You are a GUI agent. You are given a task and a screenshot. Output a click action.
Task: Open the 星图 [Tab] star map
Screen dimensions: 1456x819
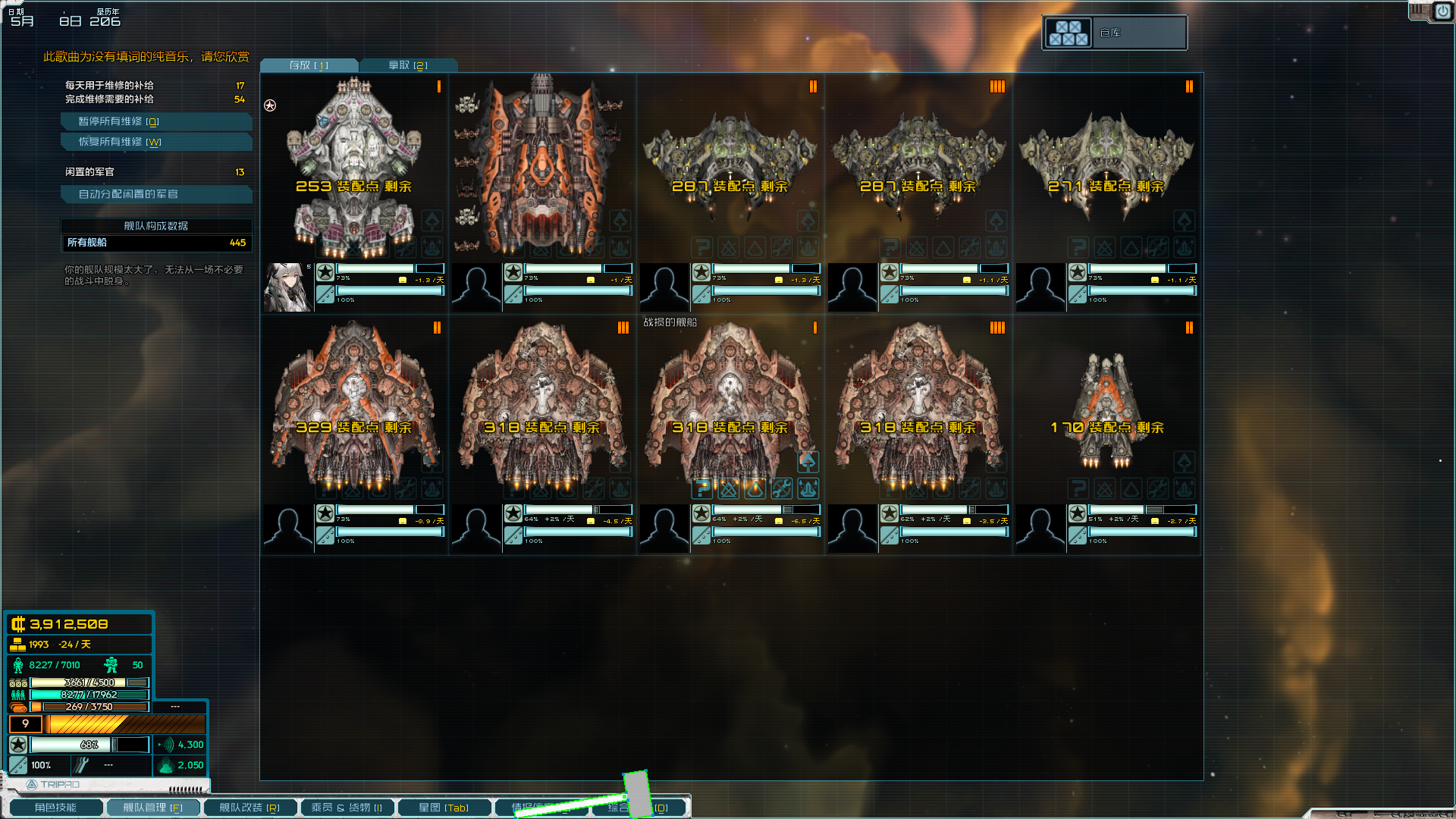click(444, 808)
